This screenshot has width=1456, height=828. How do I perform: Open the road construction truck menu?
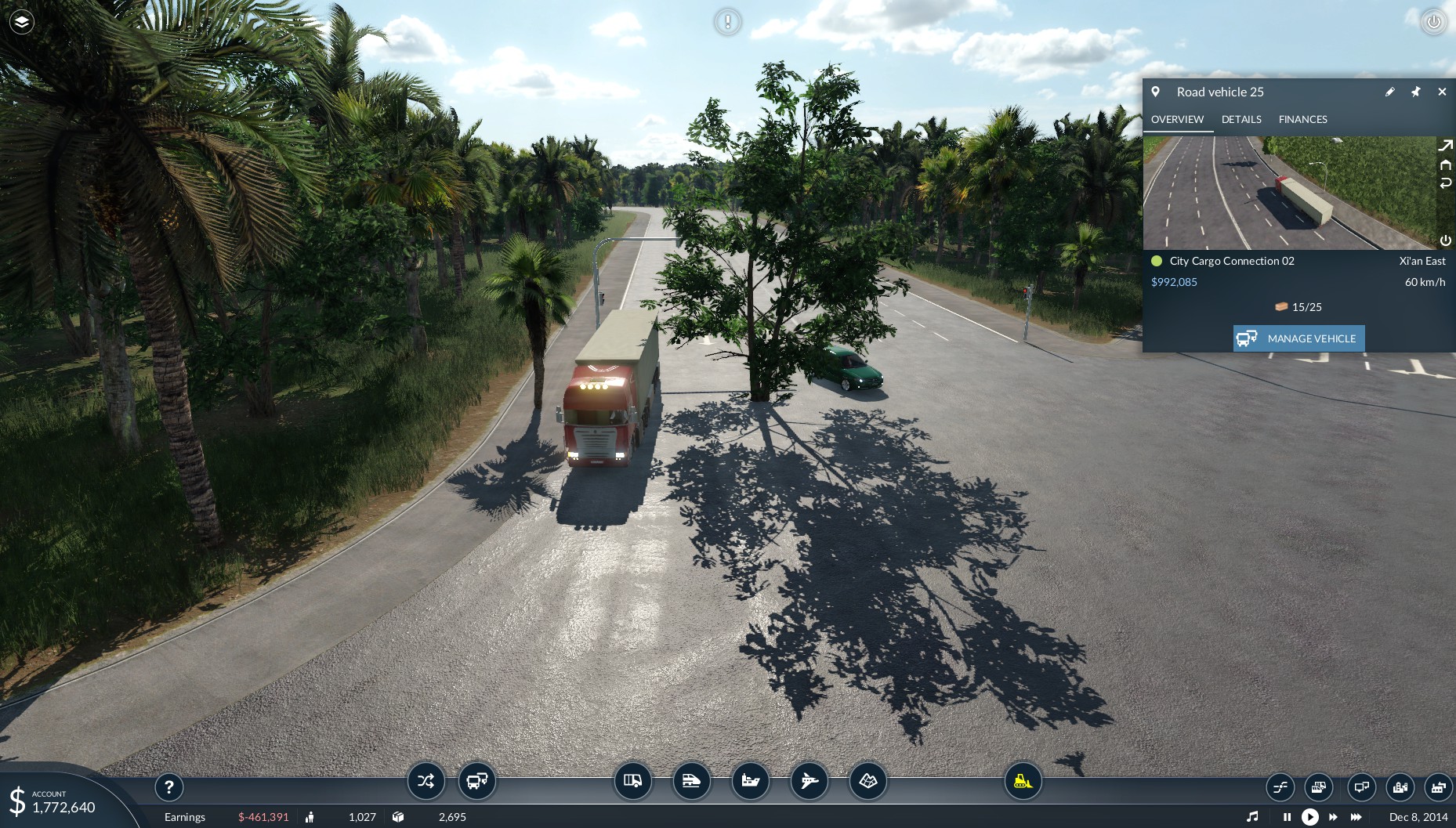632,780
